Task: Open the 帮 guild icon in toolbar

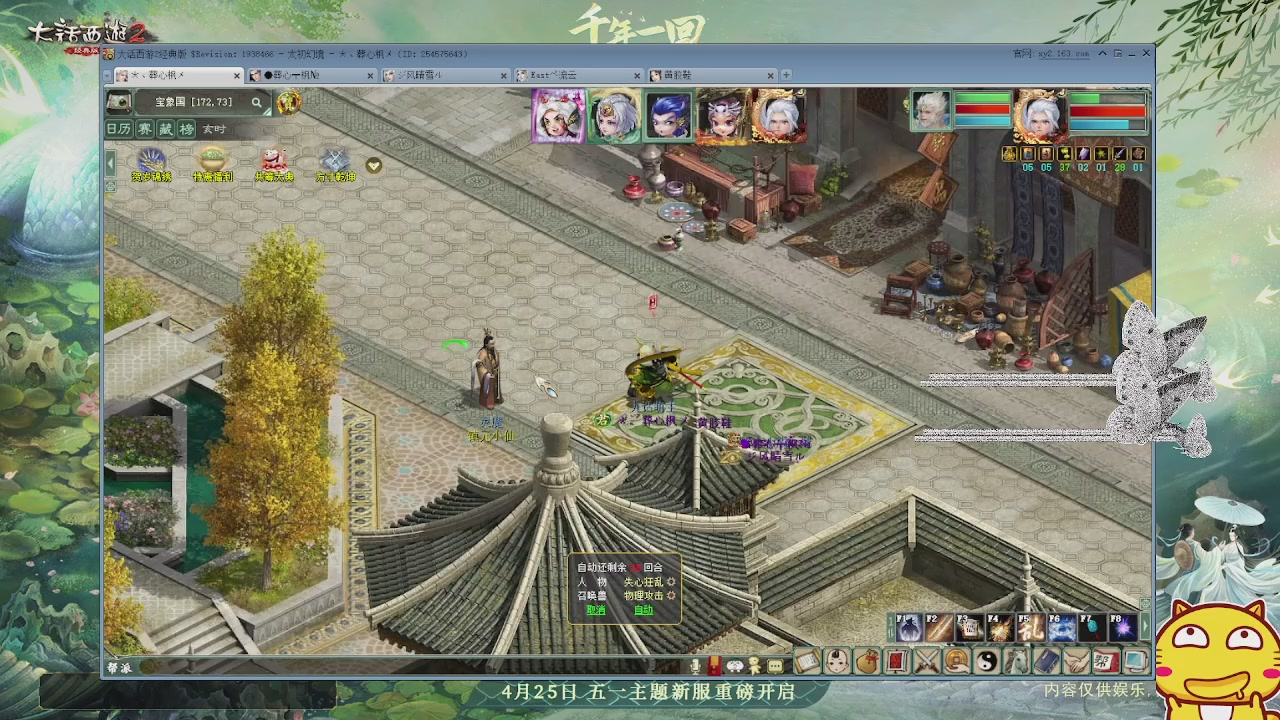Action: point(1103,661)
